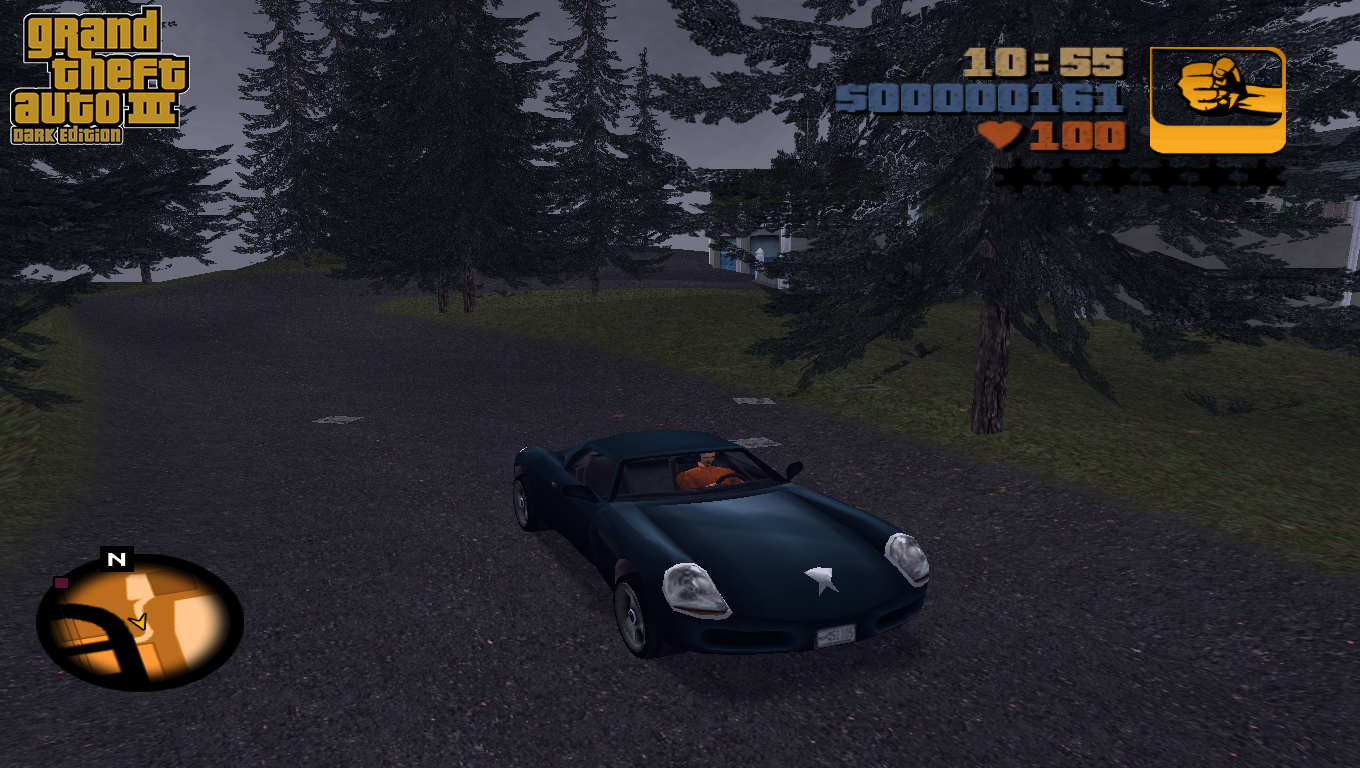Screen dimensions: 1360x768
Task: Open the circular radar minimap
Action: (x=140, y=622)
